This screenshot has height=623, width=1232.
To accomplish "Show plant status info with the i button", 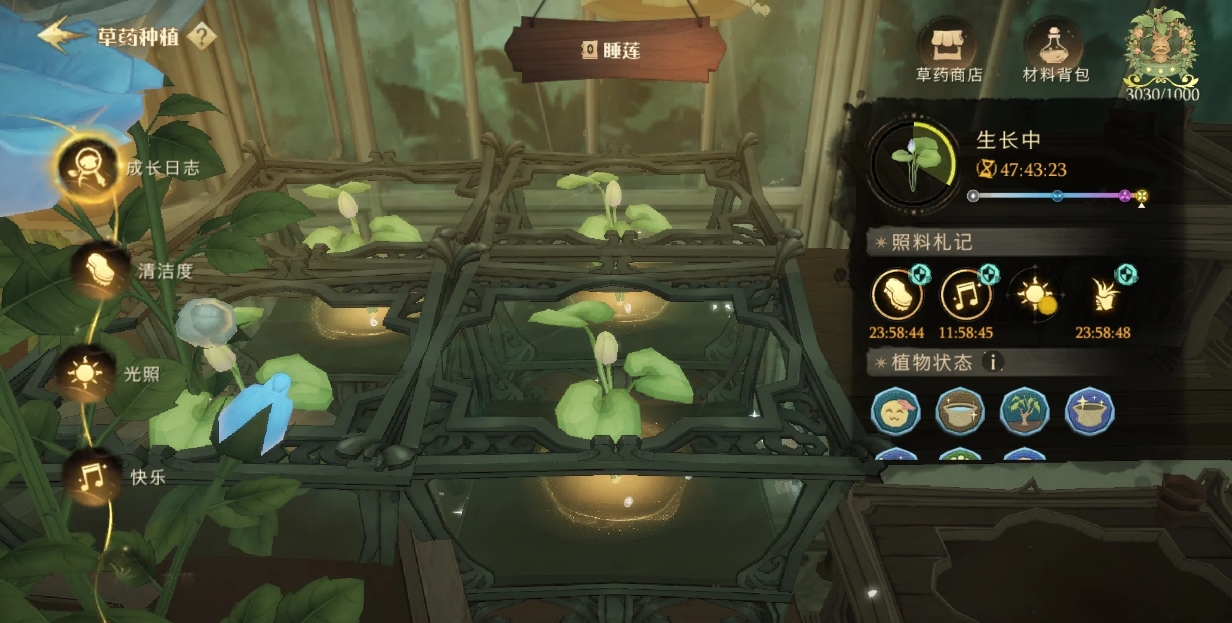I will (992, 362).
